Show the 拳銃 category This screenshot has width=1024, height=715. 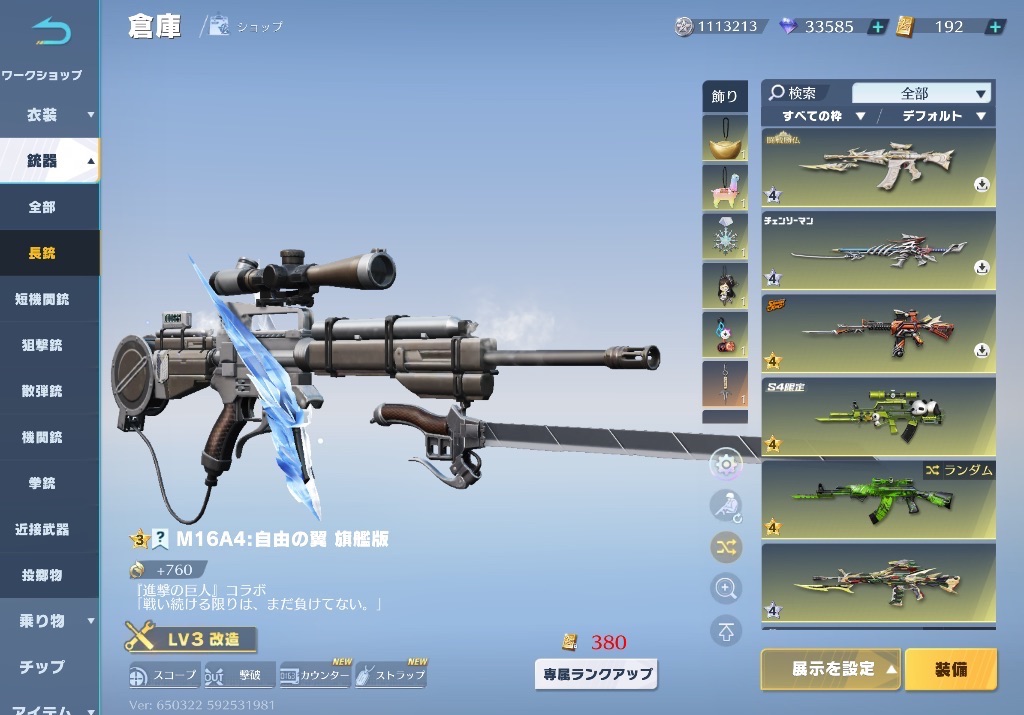42,483
